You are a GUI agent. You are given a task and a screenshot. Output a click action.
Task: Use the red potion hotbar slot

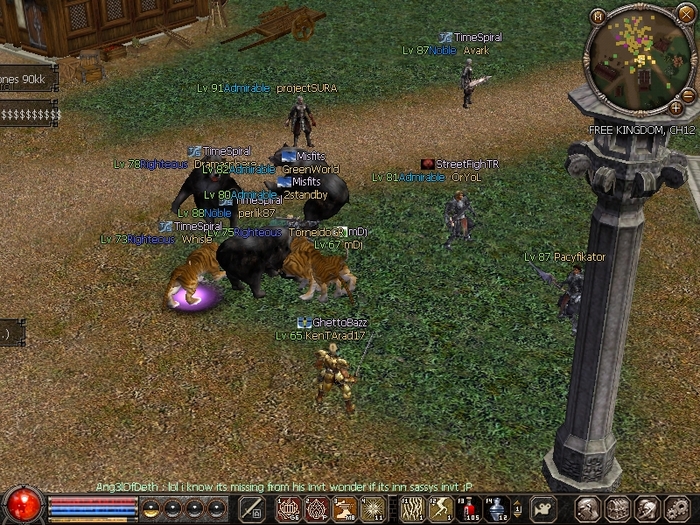(466, 508)
